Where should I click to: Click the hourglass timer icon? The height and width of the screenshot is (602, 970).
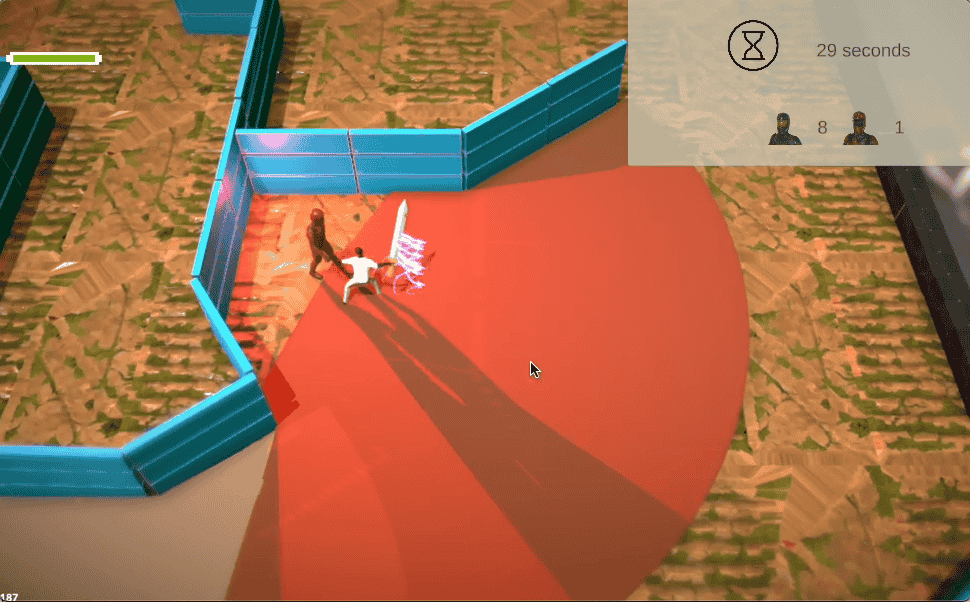753,46
